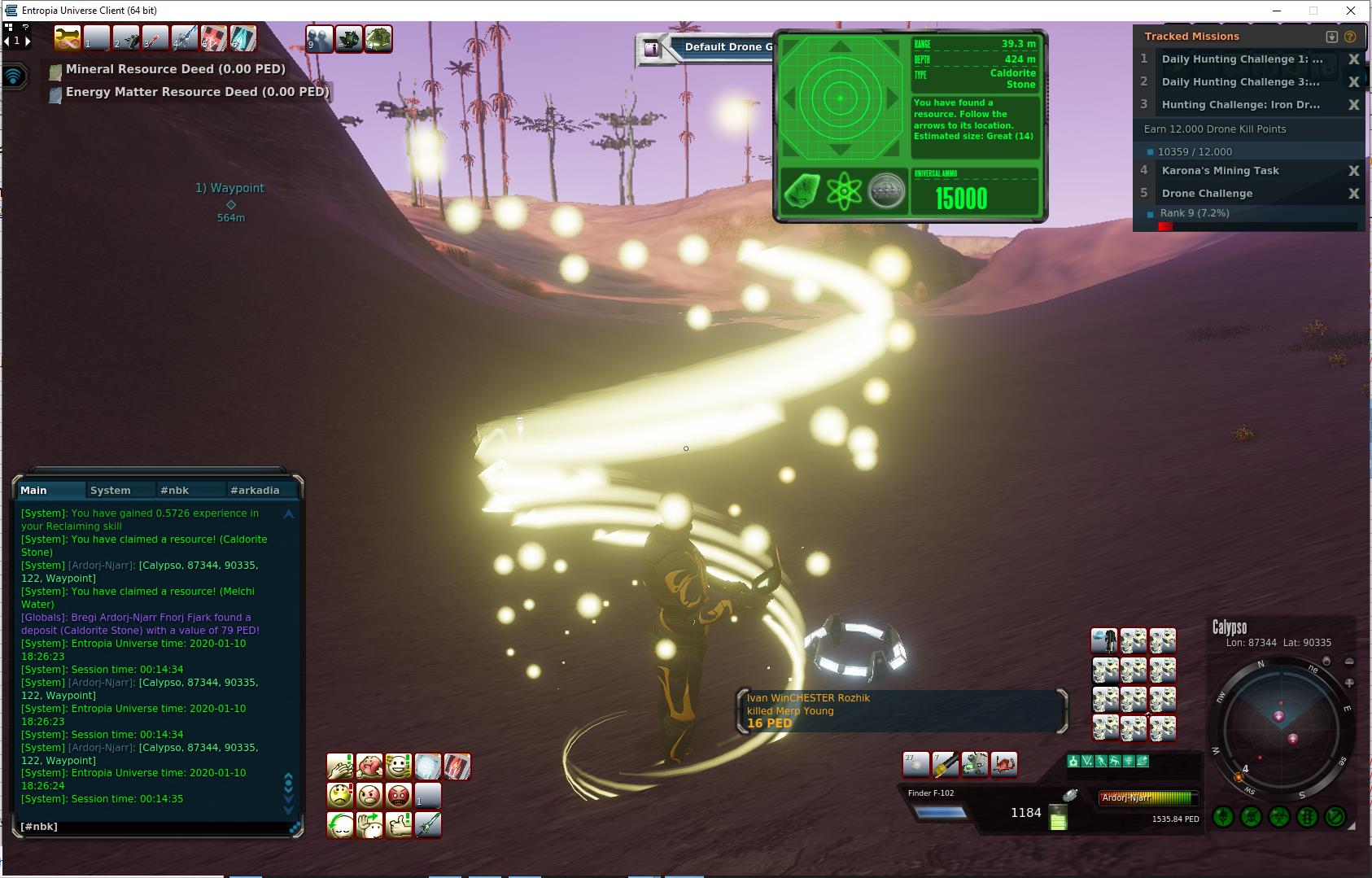Use the clapping hands emote
This screenshot has height=878, width=1372.
[340, 767]
